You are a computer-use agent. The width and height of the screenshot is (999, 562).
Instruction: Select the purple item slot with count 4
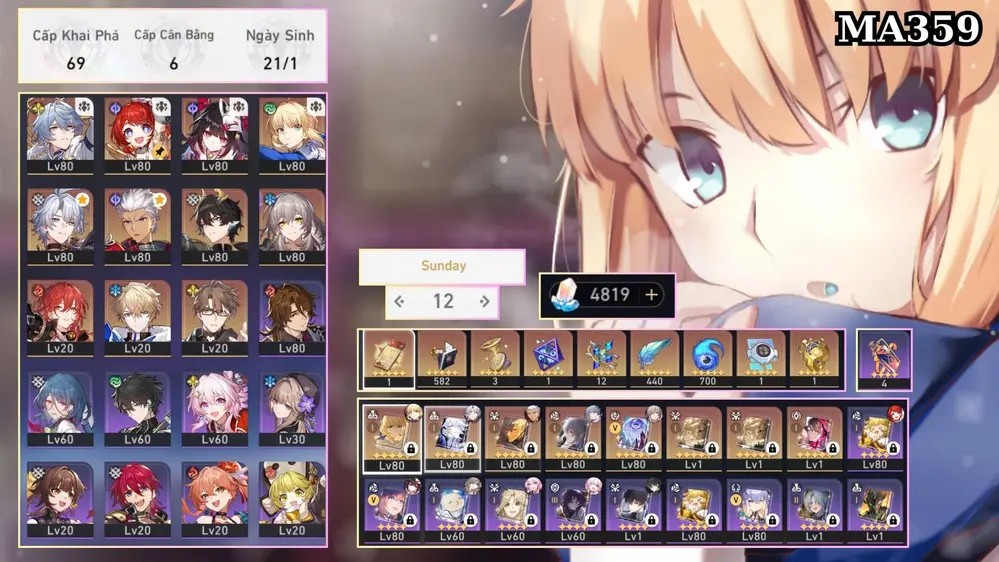(884, 358)
